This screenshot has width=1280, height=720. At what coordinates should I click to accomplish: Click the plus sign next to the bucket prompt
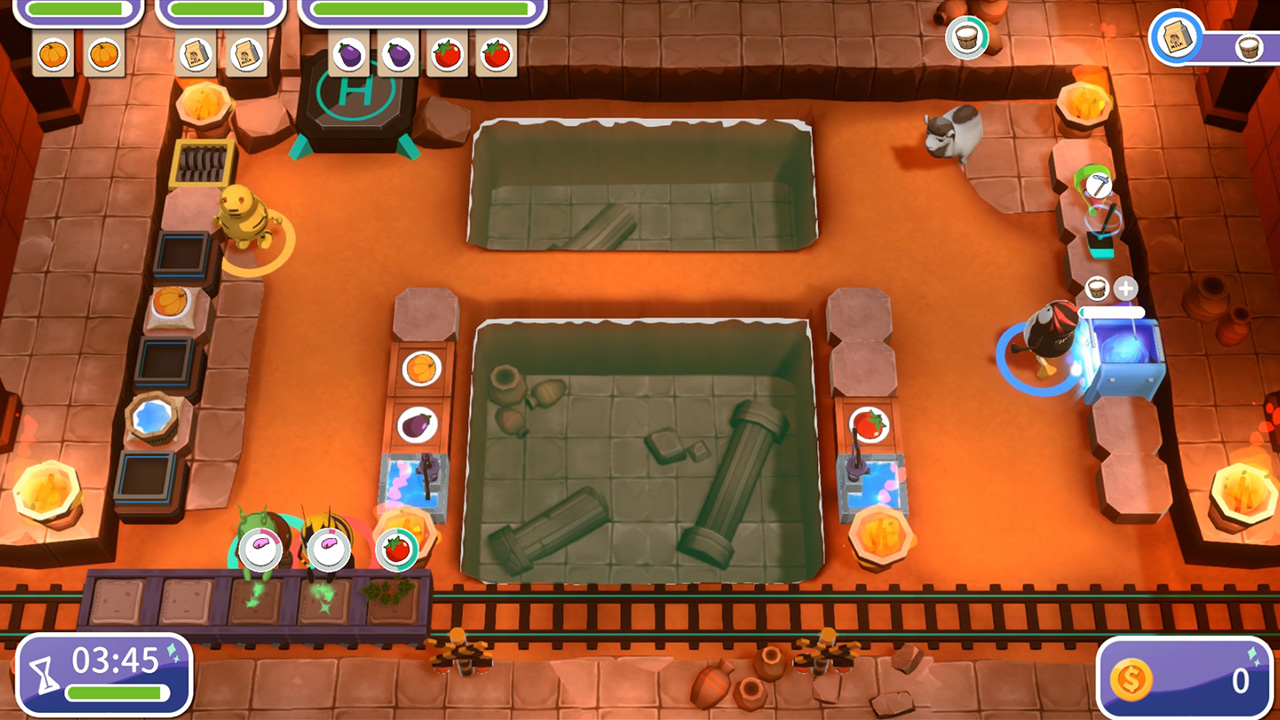click(1128, 288)
